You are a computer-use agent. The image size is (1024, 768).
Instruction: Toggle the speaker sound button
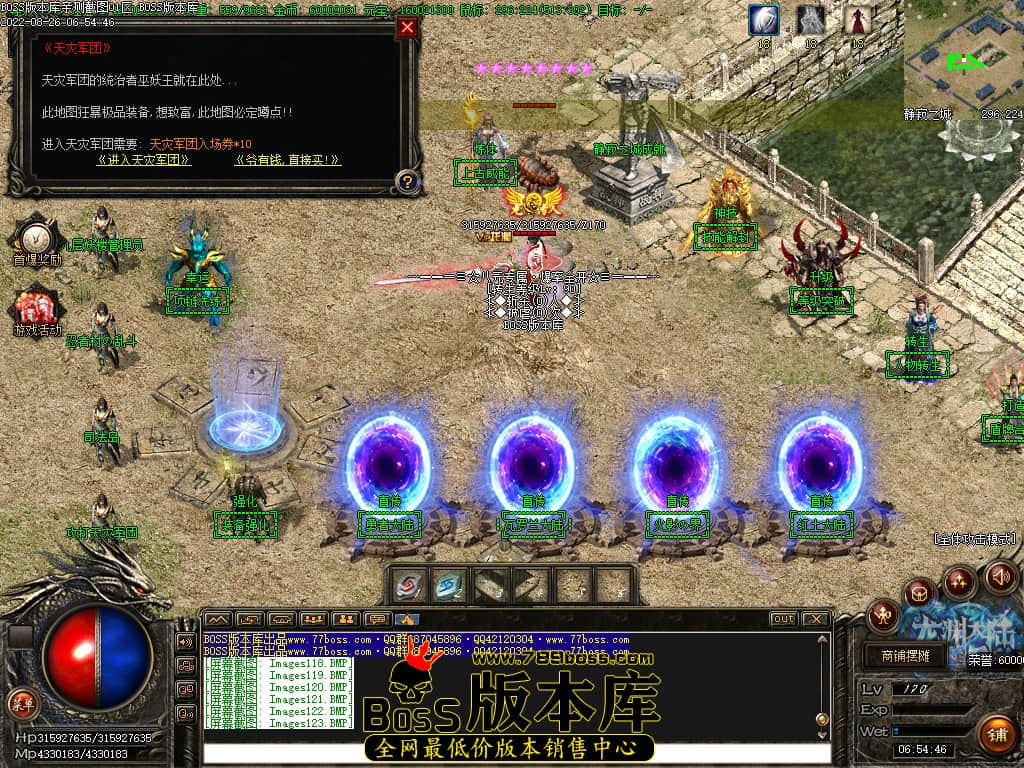[x=1000, y=576]
